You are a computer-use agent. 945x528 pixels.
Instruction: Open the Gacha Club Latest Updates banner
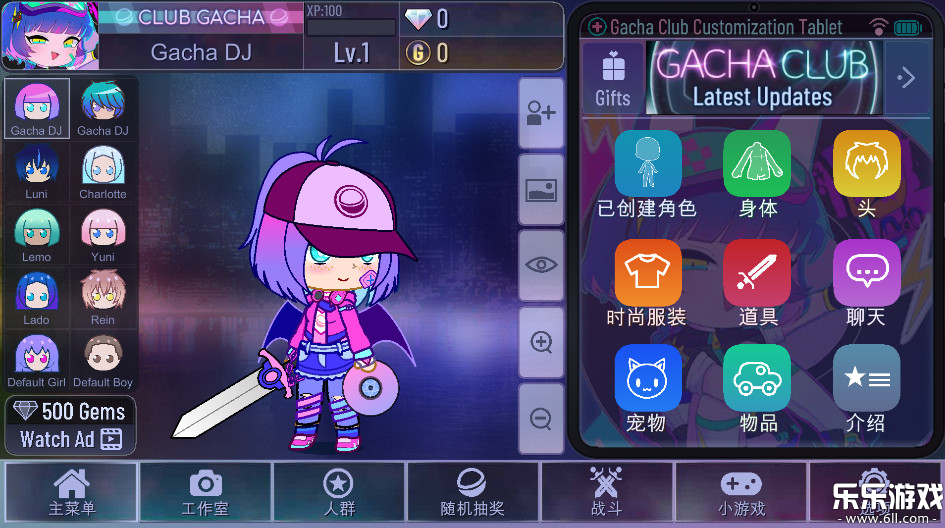click(x=763, y=77)
